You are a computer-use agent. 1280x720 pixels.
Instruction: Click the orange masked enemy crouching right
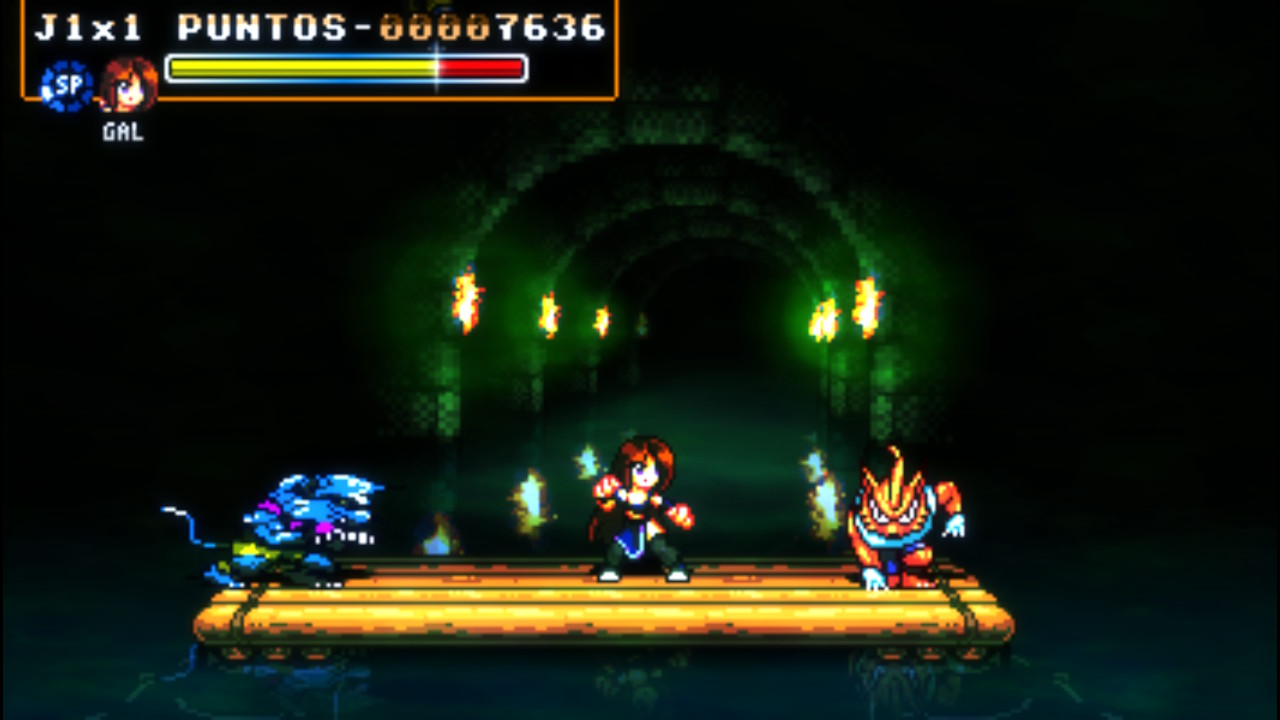(x=898, y=525)
